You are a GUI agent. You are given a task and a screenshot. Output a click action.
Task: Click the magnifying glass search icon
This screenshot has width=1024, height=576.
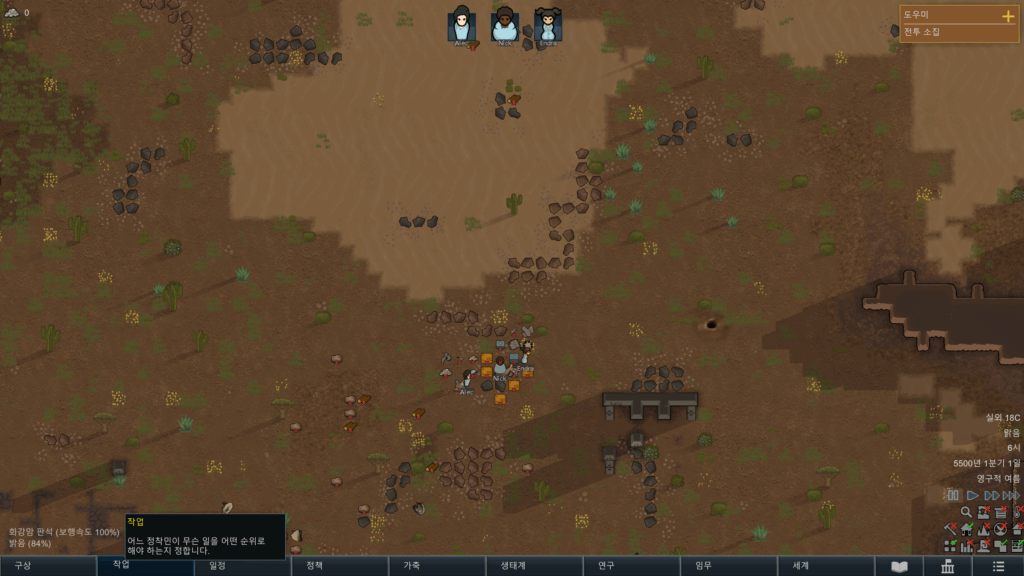click(966, 512)
